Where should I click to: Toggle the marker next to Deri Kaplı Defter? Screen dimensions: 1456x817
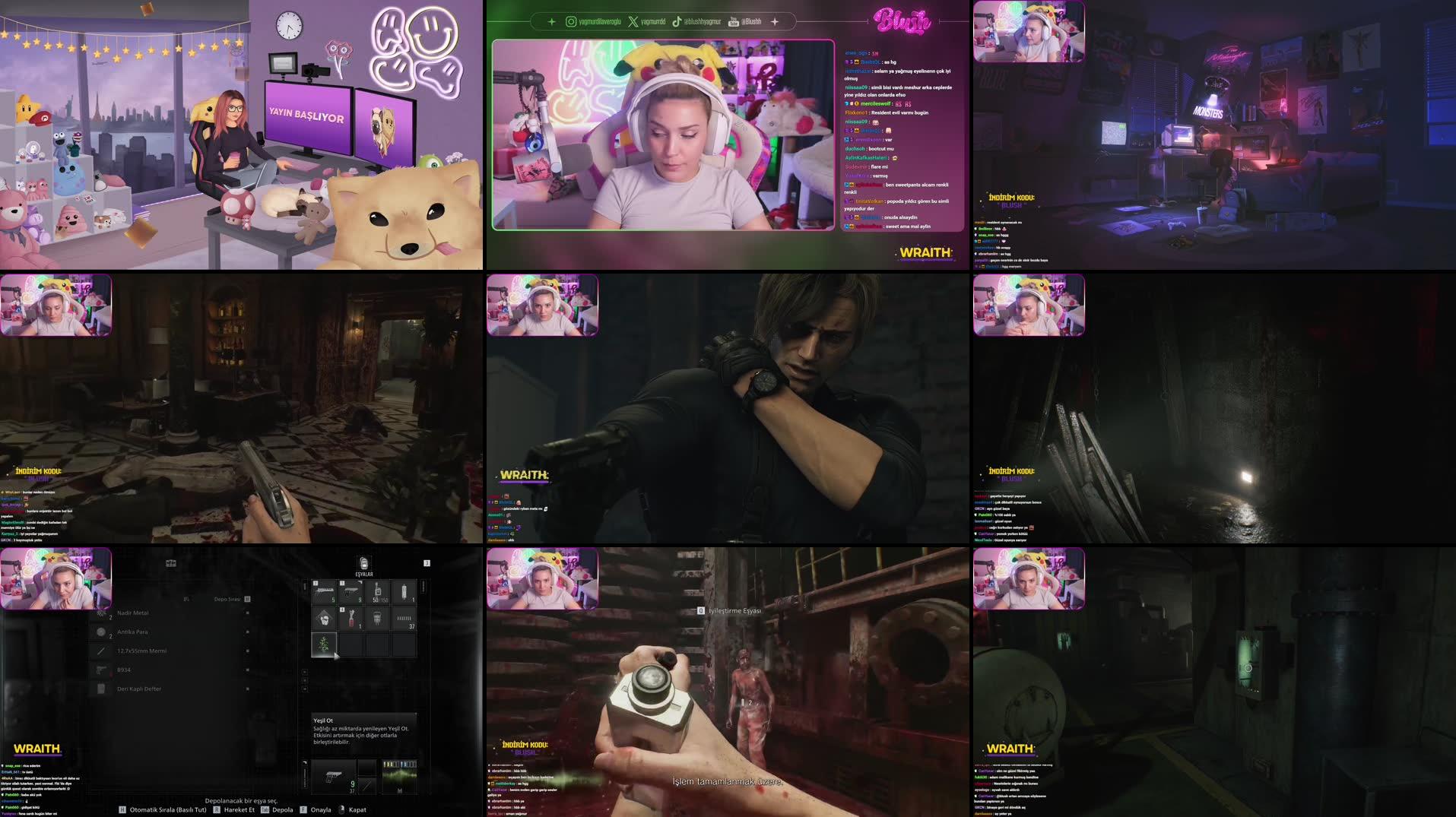tap(246, 688)
